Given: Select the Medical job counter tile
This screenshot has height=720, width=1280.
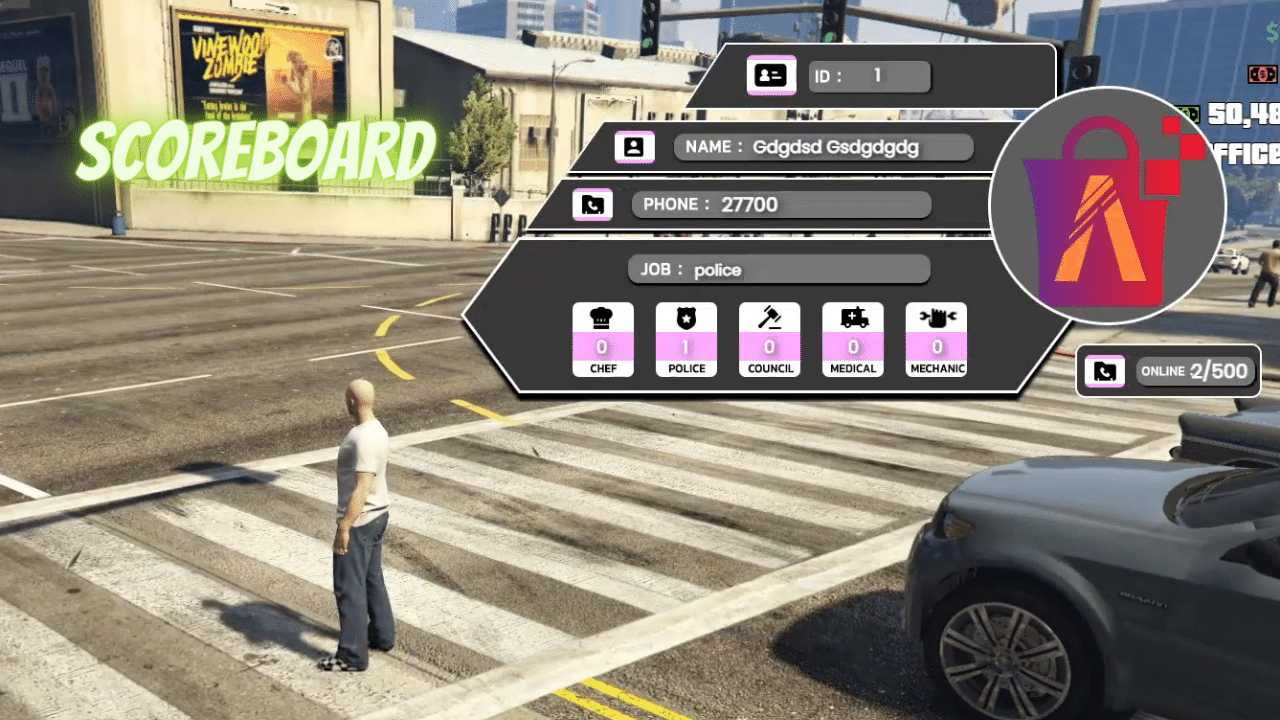Looking at the screenshot, I should pos(853,339).
